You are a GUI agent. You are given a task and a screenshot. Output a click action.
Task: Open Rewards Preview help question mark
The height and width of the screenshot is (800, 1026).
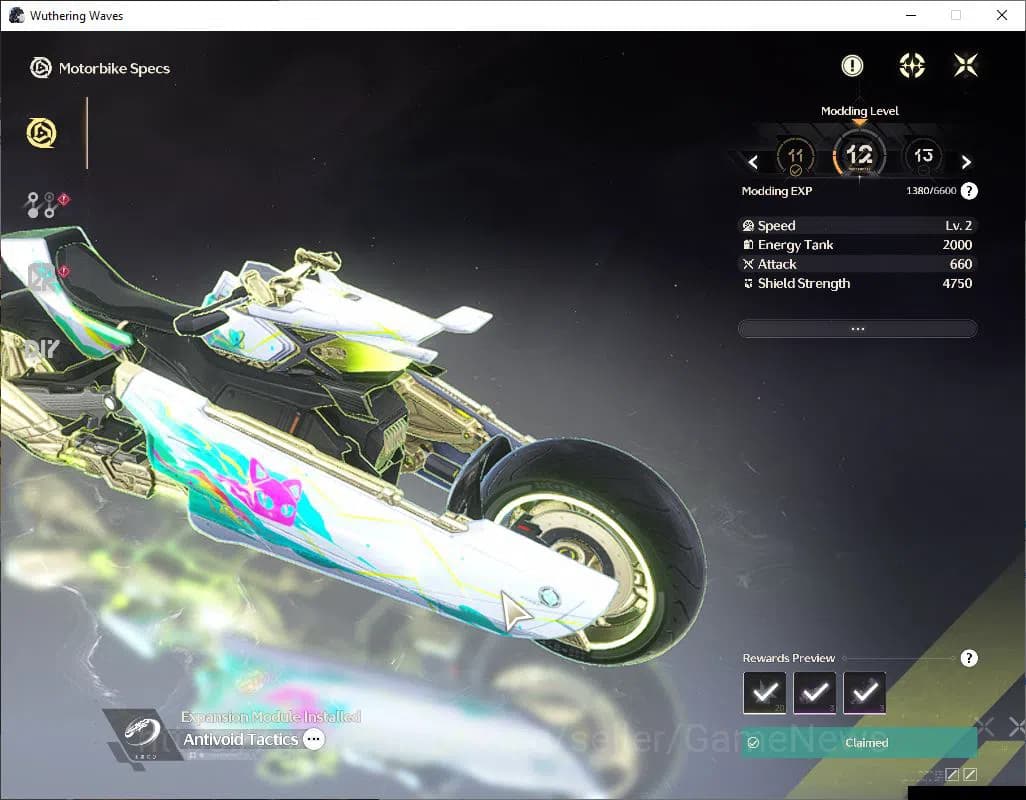pos(968,658)
